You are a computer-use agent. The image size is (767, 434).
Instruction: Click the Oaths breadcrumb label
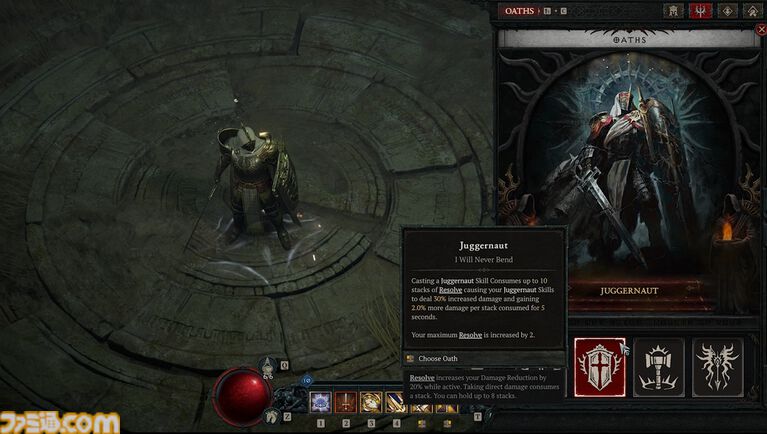pos(519,10)
